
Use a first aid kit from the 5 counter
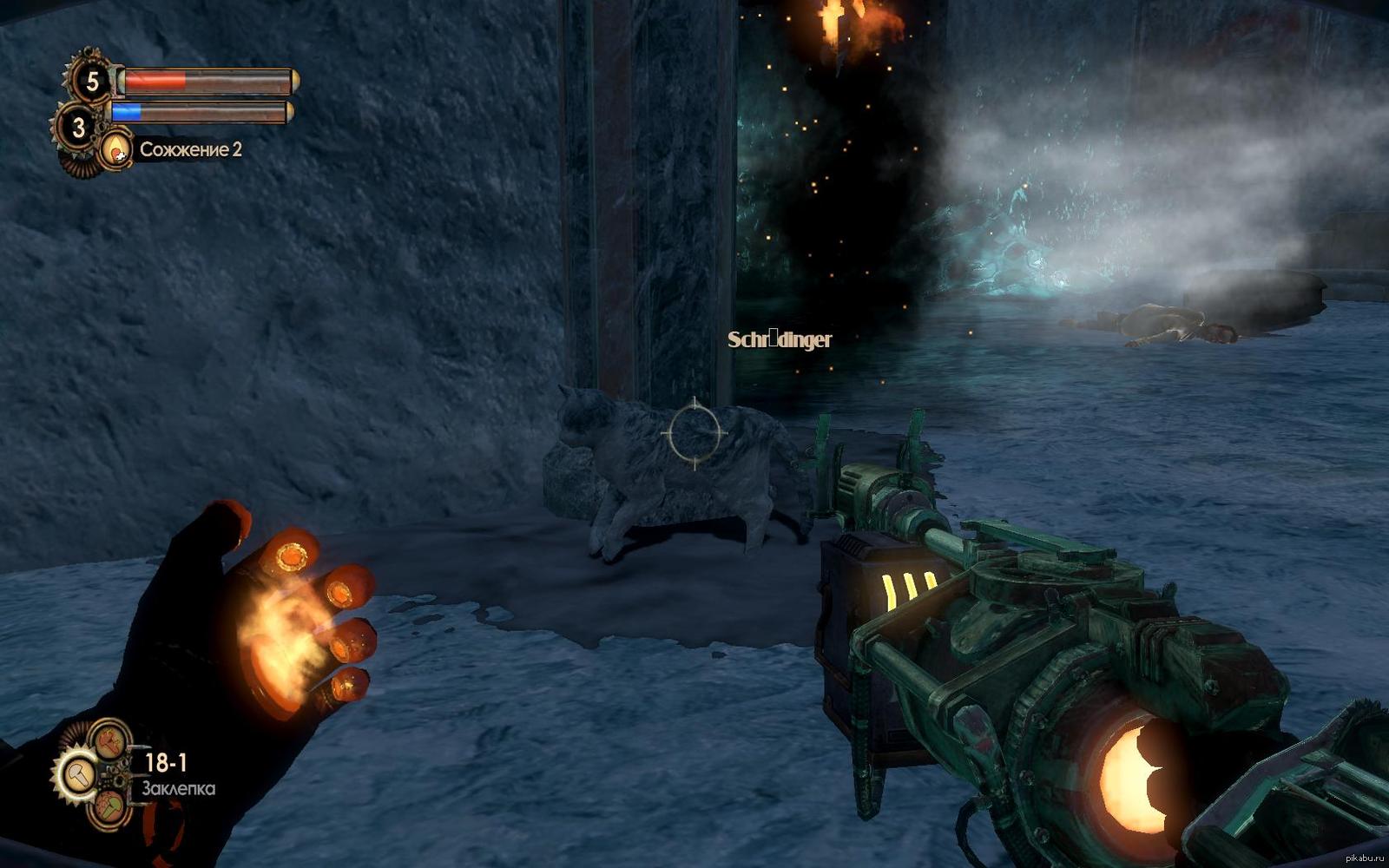(91, 82)
